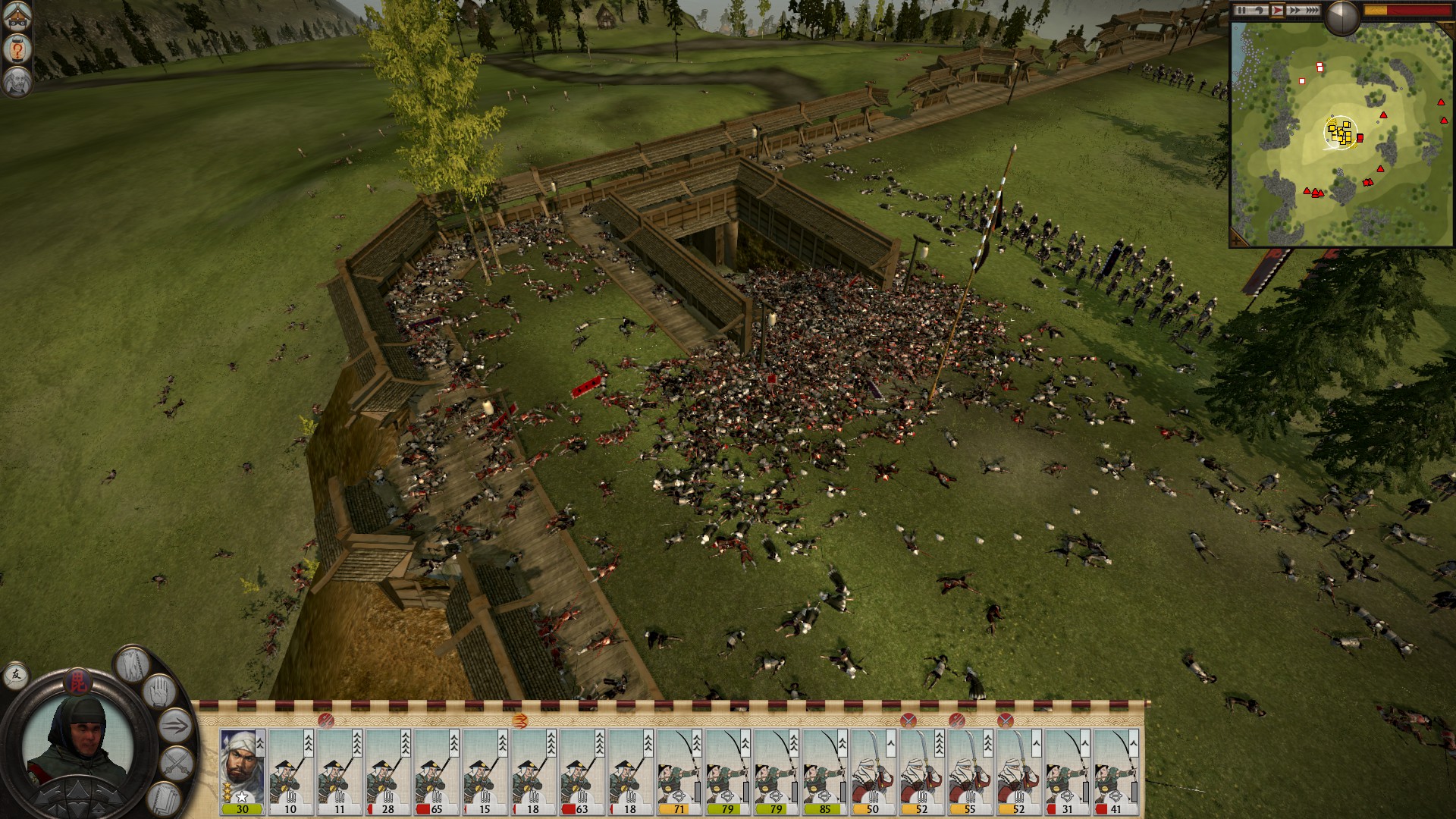1456x819 pixels.
Task: Open the advisor portrait button
Action: pyautogui.click(x=17, y=81)
